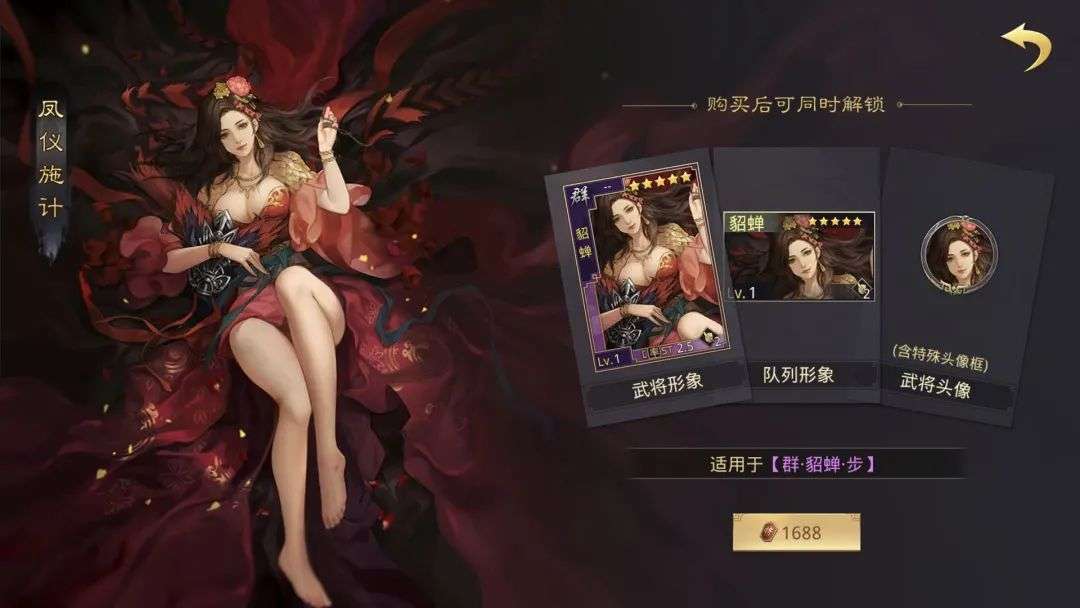Buy the skin for 1688
This screenshot has height=608, width=1080.
(x=796, y=532)
